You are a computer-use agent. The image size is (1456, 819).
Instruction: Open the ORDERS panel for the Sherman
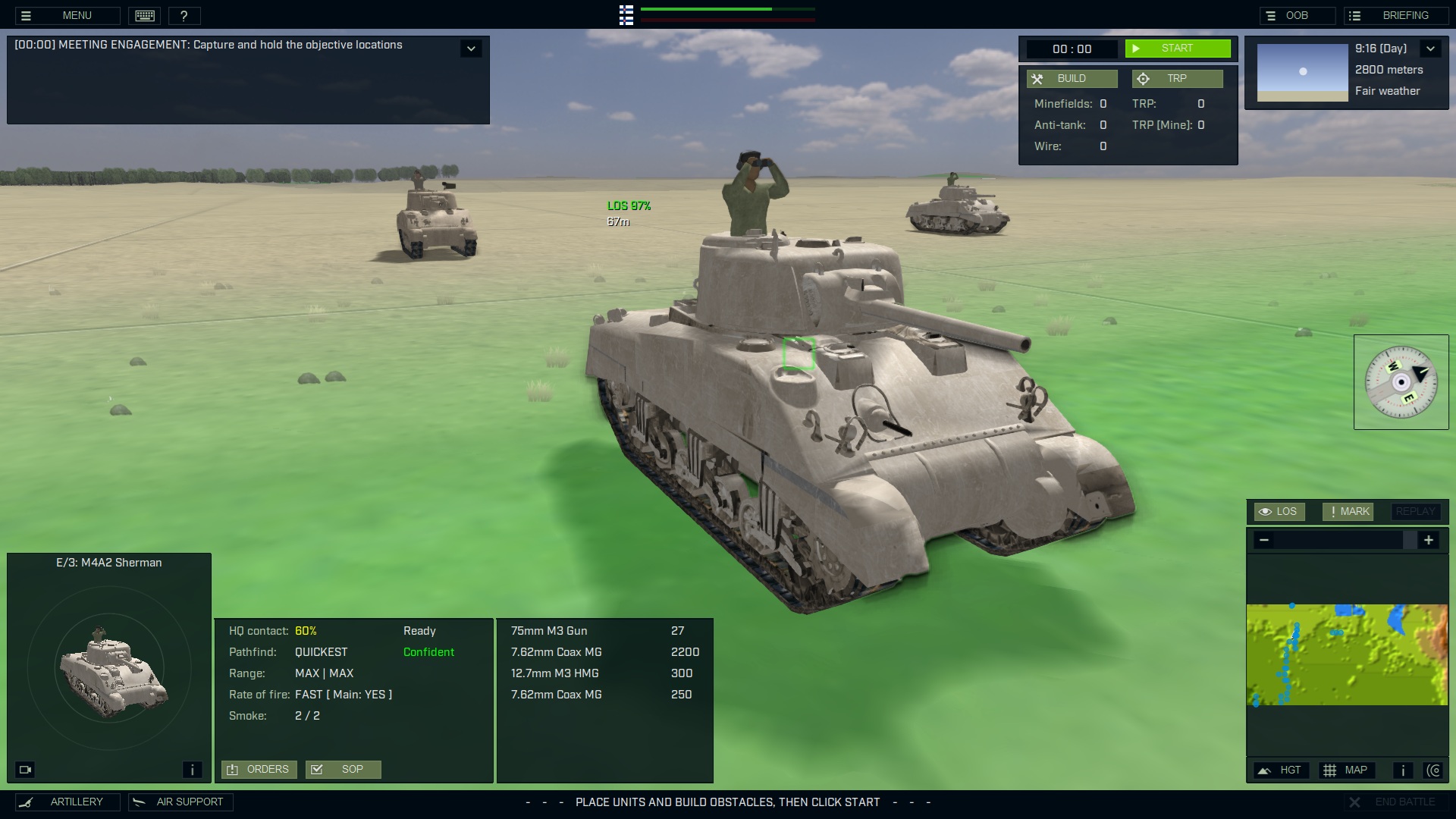pyautogui.click(x=259, y=769)
